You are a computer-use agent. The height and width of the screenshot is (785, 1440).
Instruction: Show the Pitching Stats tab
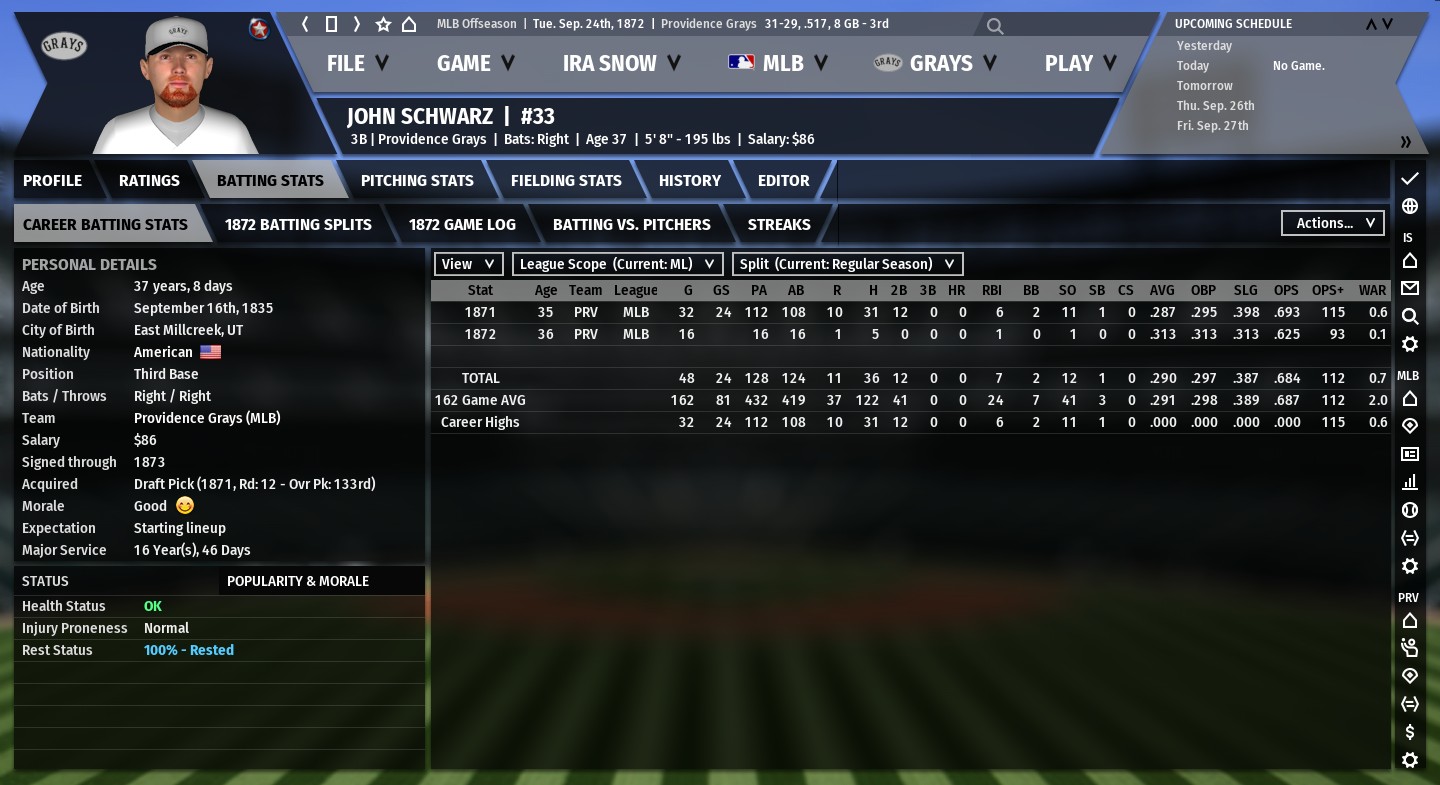(417, 181)
